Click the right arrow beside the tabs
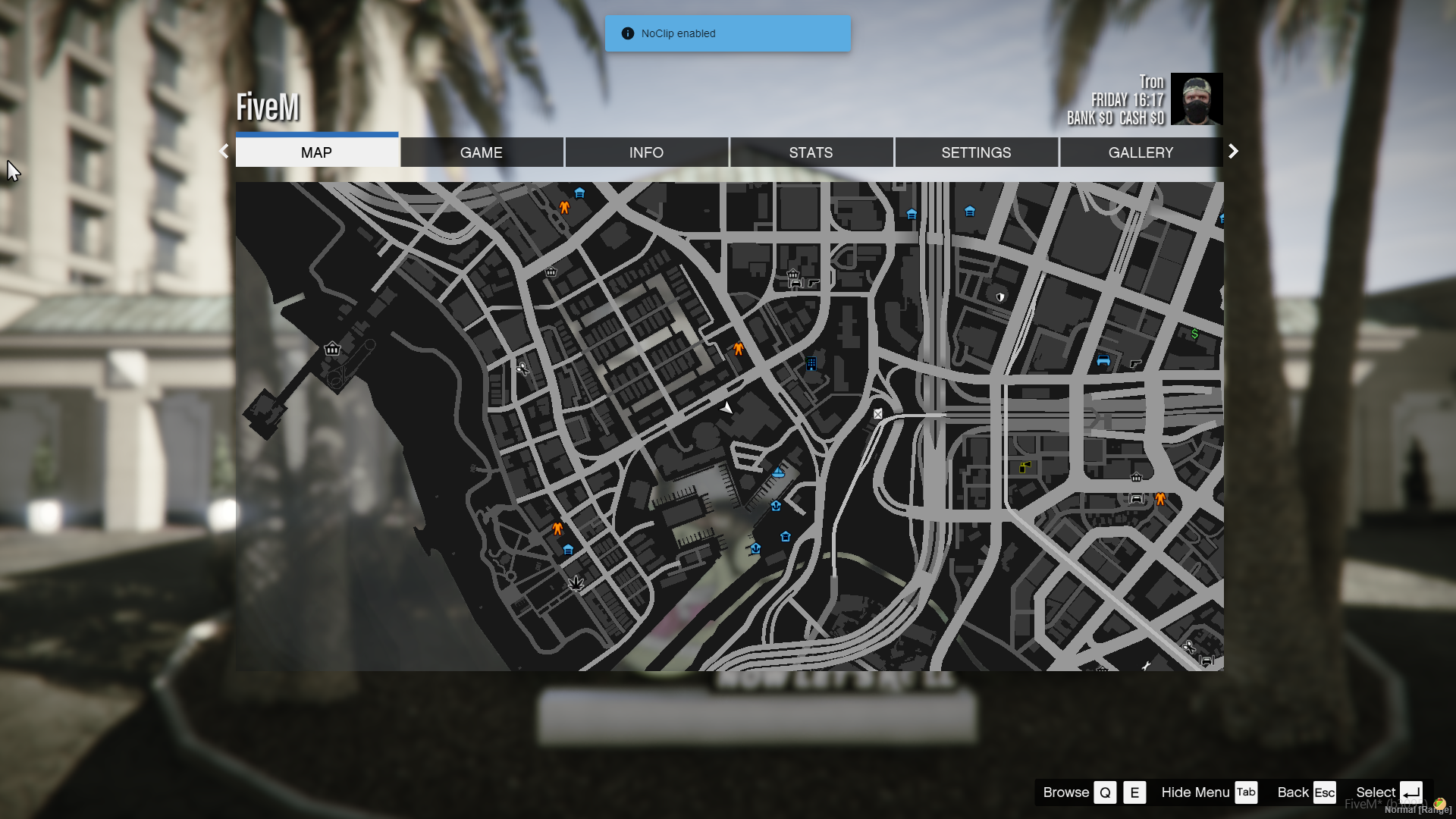The image size is (1456, 819). (x=1233, y=151)
